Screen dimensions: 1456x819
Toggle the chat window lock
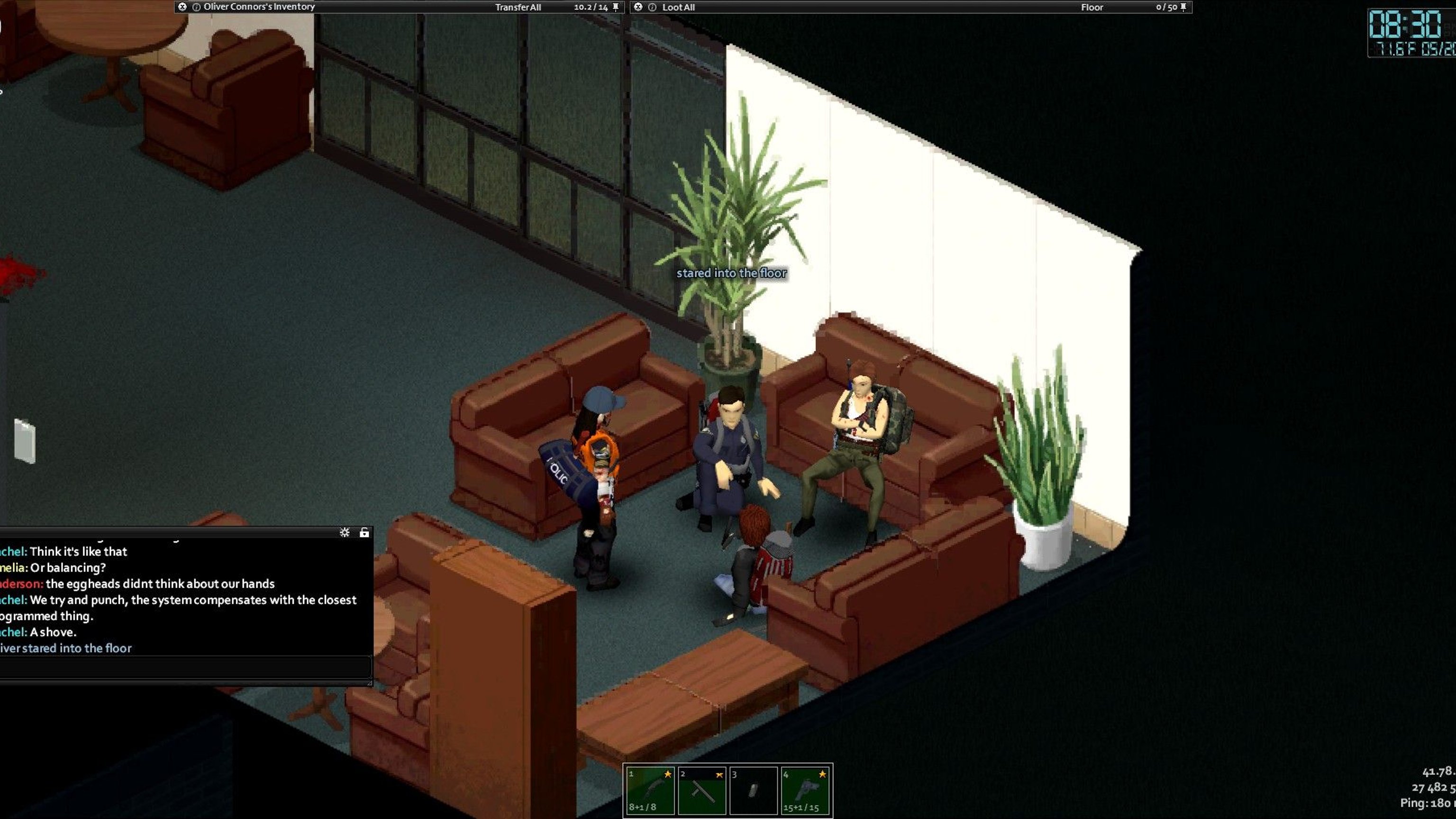pyautogui.click(x=364, y=532)
